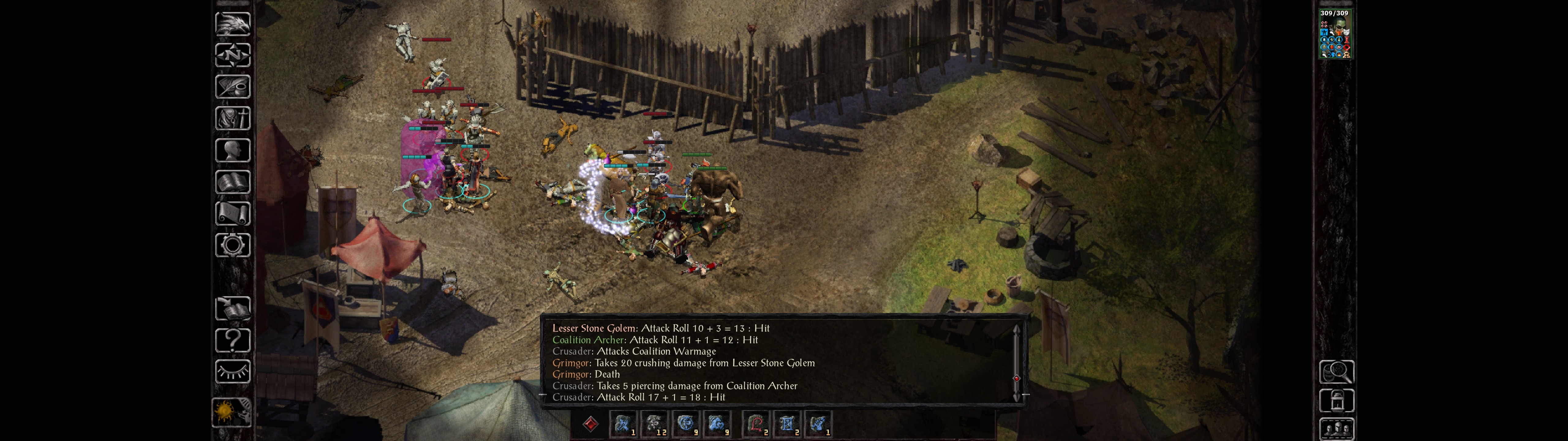Click the closed-eye button
The height and width of the screenshot is (441, 1568).
[x=232, y=371]
